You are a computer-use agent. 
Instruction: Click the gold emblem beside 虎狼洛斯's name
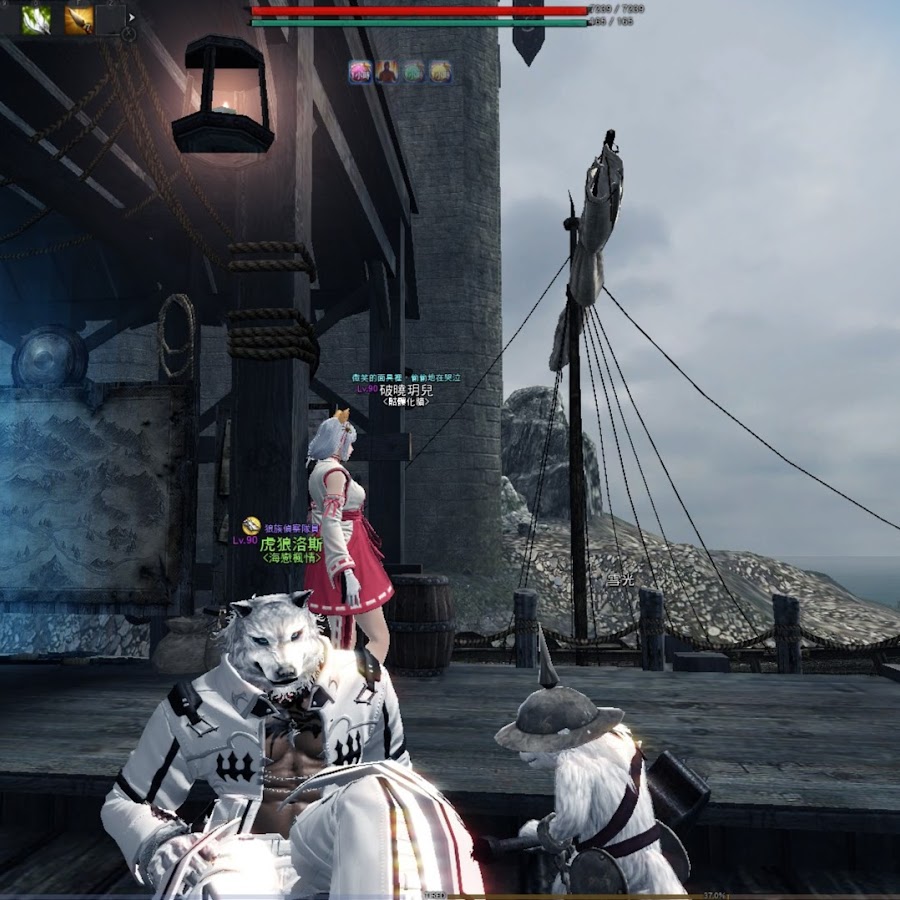(x=251, y=526)
